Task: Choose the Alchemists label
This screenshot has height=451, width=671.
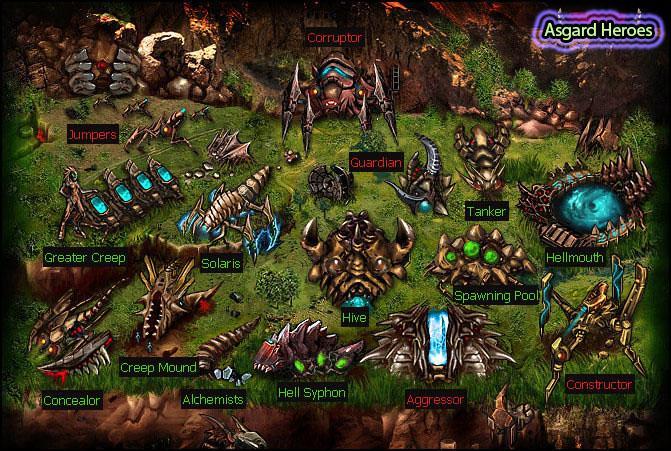Action: [213, 399]
